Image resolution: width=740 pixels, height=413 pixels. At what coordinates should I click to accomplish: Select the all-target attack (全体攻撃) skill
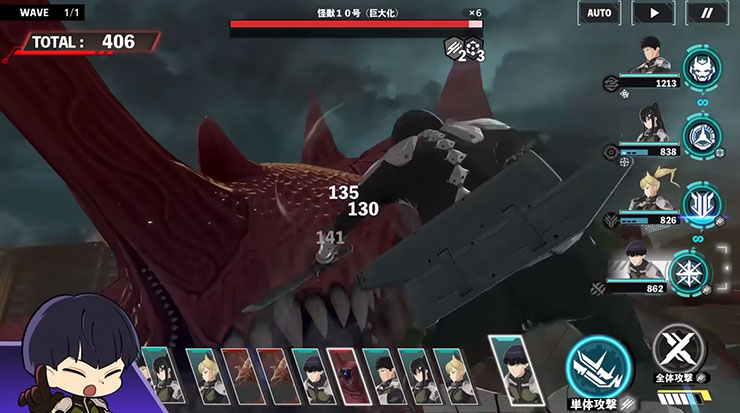coord(679,352)
